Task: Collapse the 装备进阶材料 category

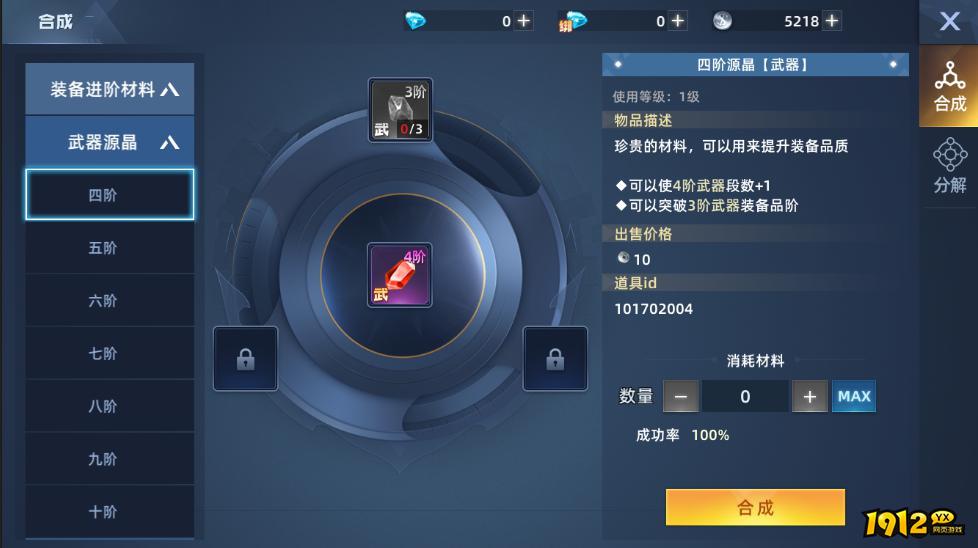Action: (x=110, y=89)
